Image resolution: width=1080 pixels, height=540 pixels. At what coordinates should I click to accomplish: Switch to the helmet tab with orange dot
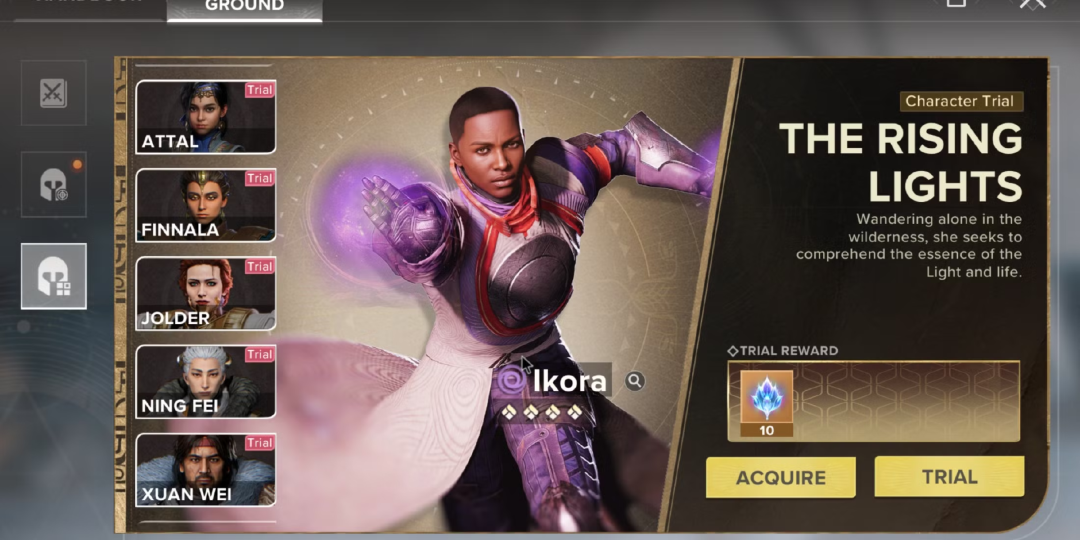click(53, 185)
